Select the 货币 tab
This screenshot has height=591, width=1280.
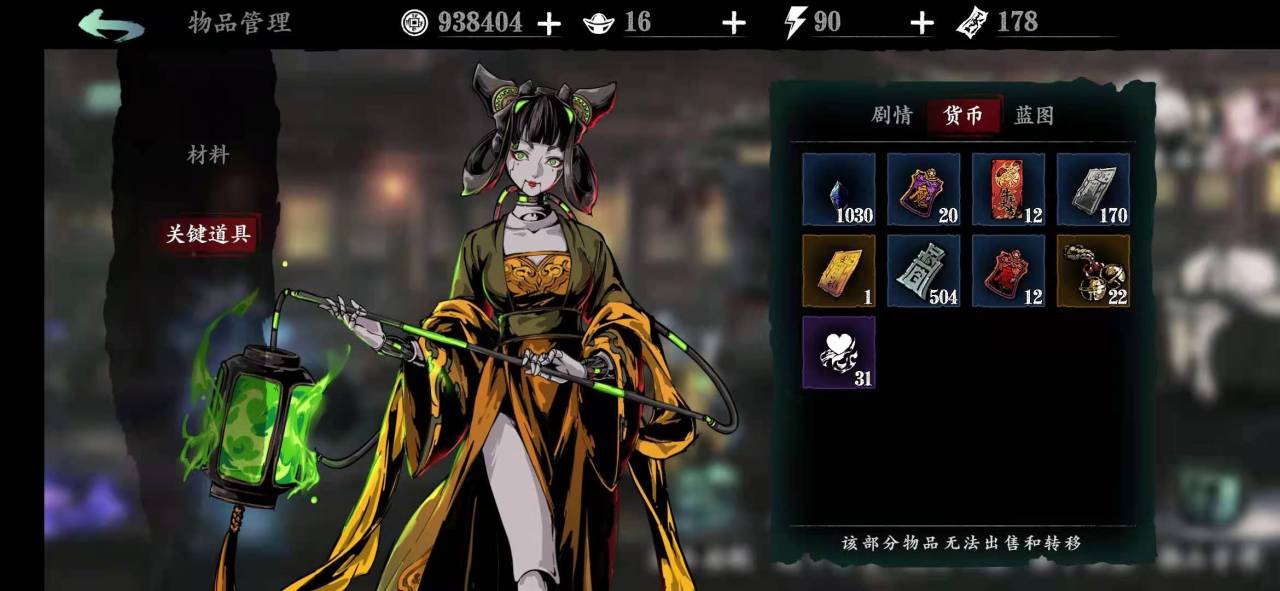pos(963,116)
